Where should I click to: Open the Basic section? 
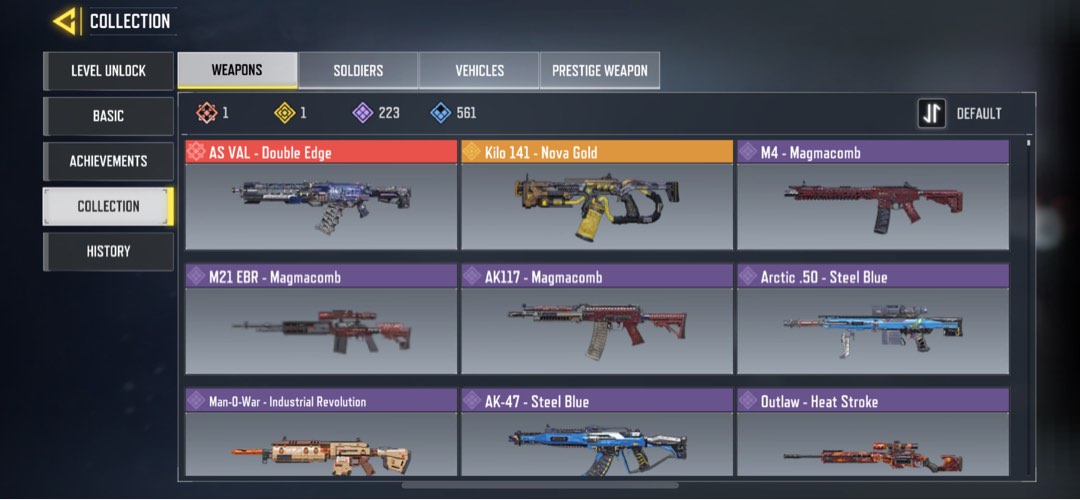click(x=108, y=116)
